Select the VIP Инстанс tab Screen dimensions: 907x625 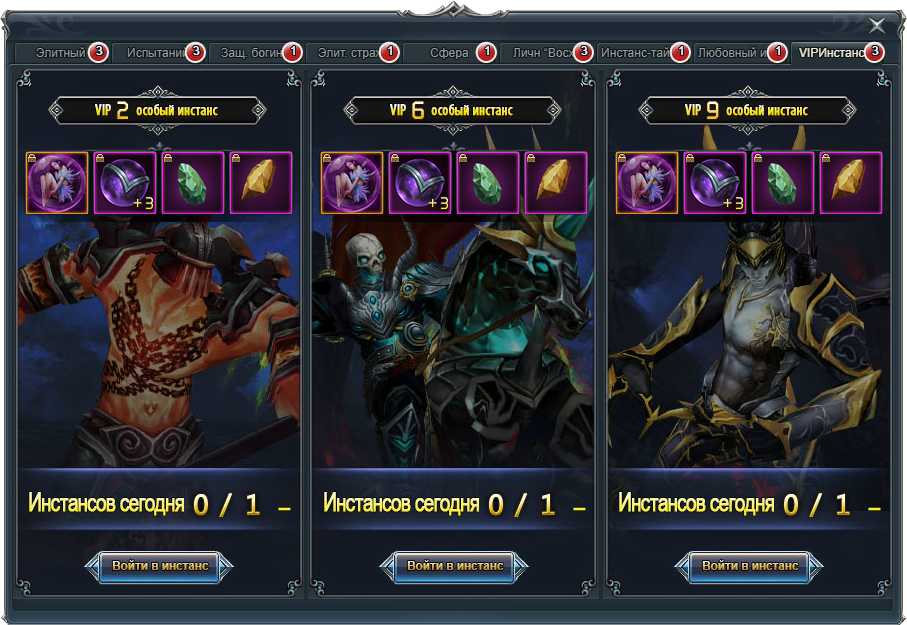[831, 53]
